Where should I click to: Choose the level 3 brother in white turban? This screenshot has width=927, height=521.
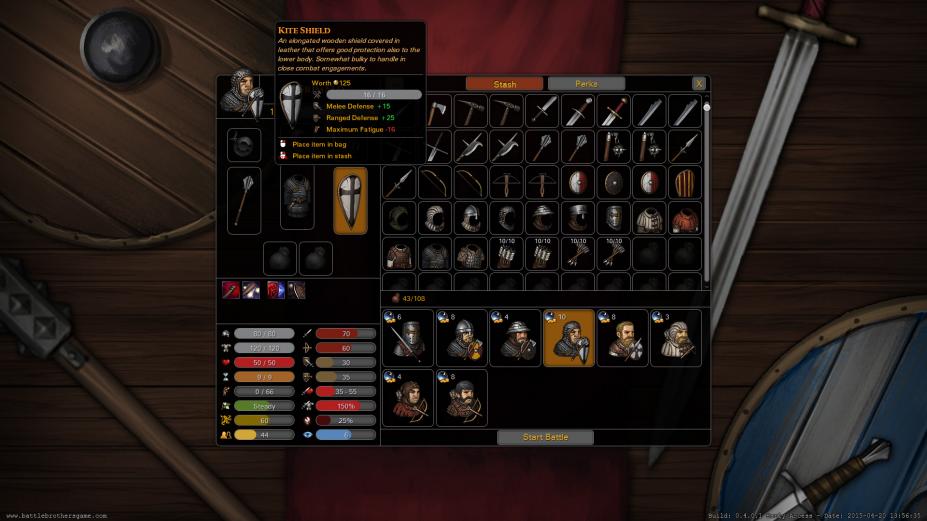[x=676, y=338]
